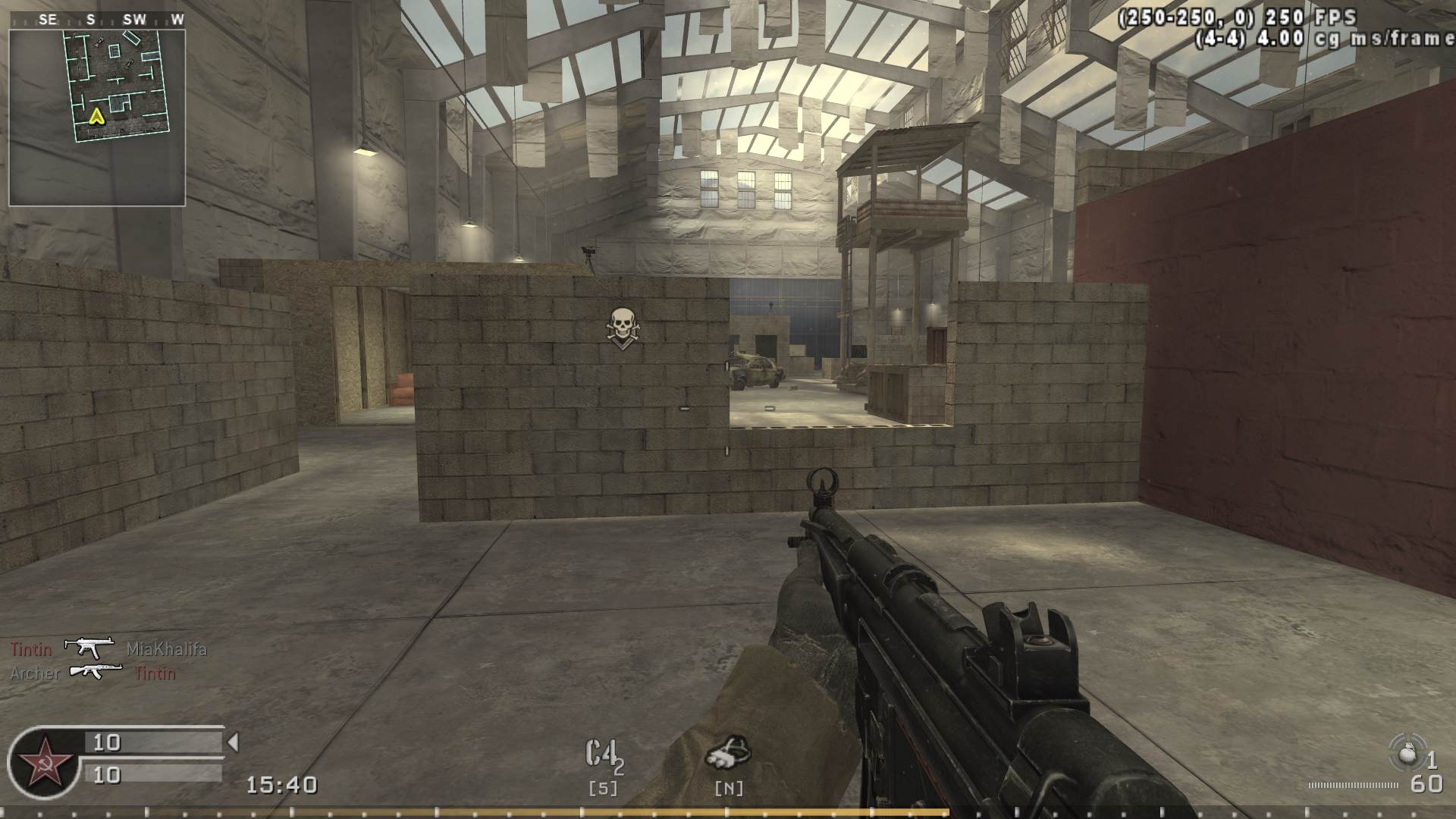Viewport: 1456px width, 819px height.
Task: Select the Archer and Tintin killfeed entry
Action: 93,673
